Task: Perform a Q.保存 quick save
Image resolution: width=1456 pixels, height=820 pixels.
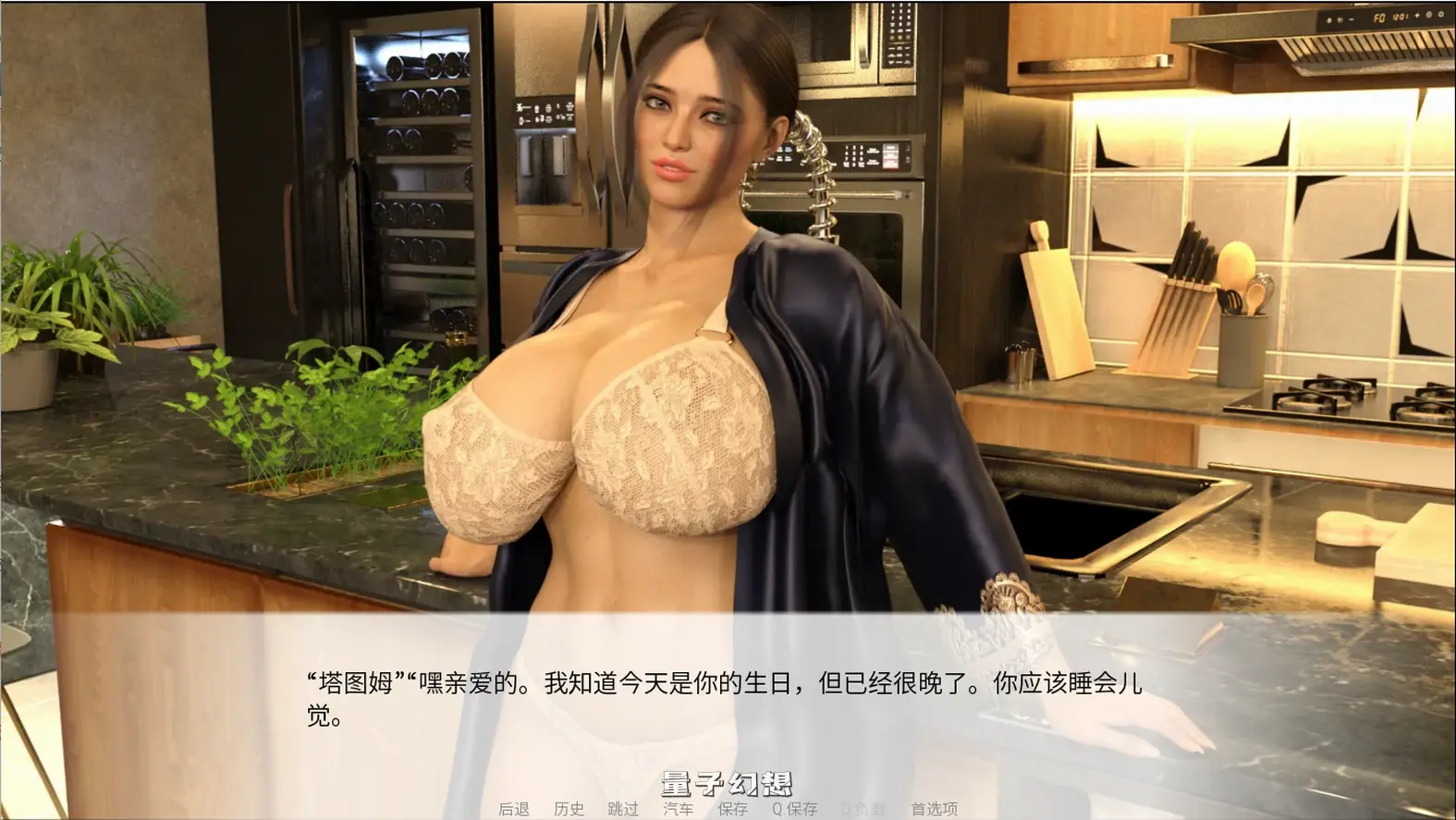Action: [793, 809]
